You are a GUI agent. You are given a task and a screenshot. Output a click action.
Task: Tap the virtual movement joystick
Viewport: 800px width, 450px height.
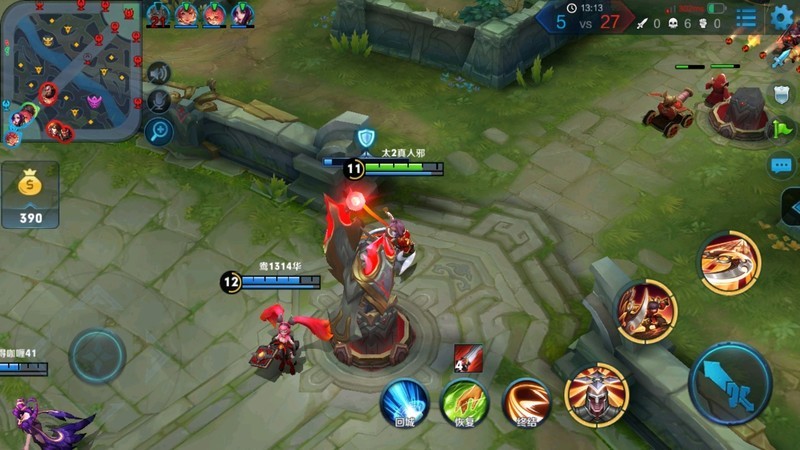pos(97,355)
